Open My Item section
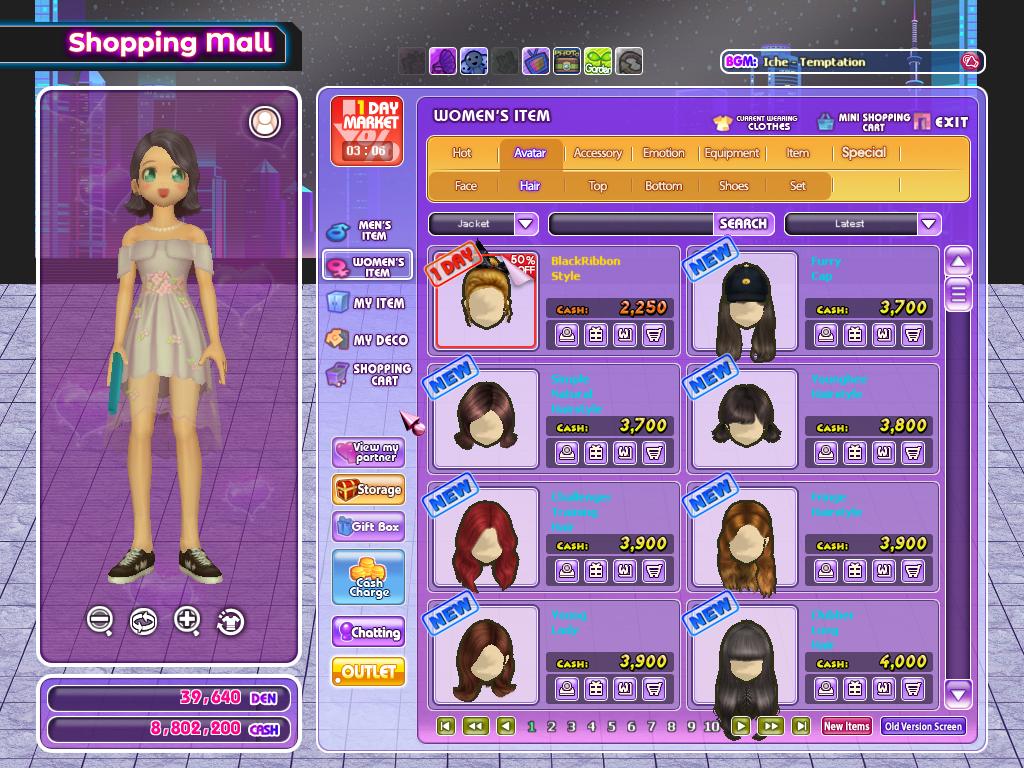1024x768 pixels. point(367,303)
